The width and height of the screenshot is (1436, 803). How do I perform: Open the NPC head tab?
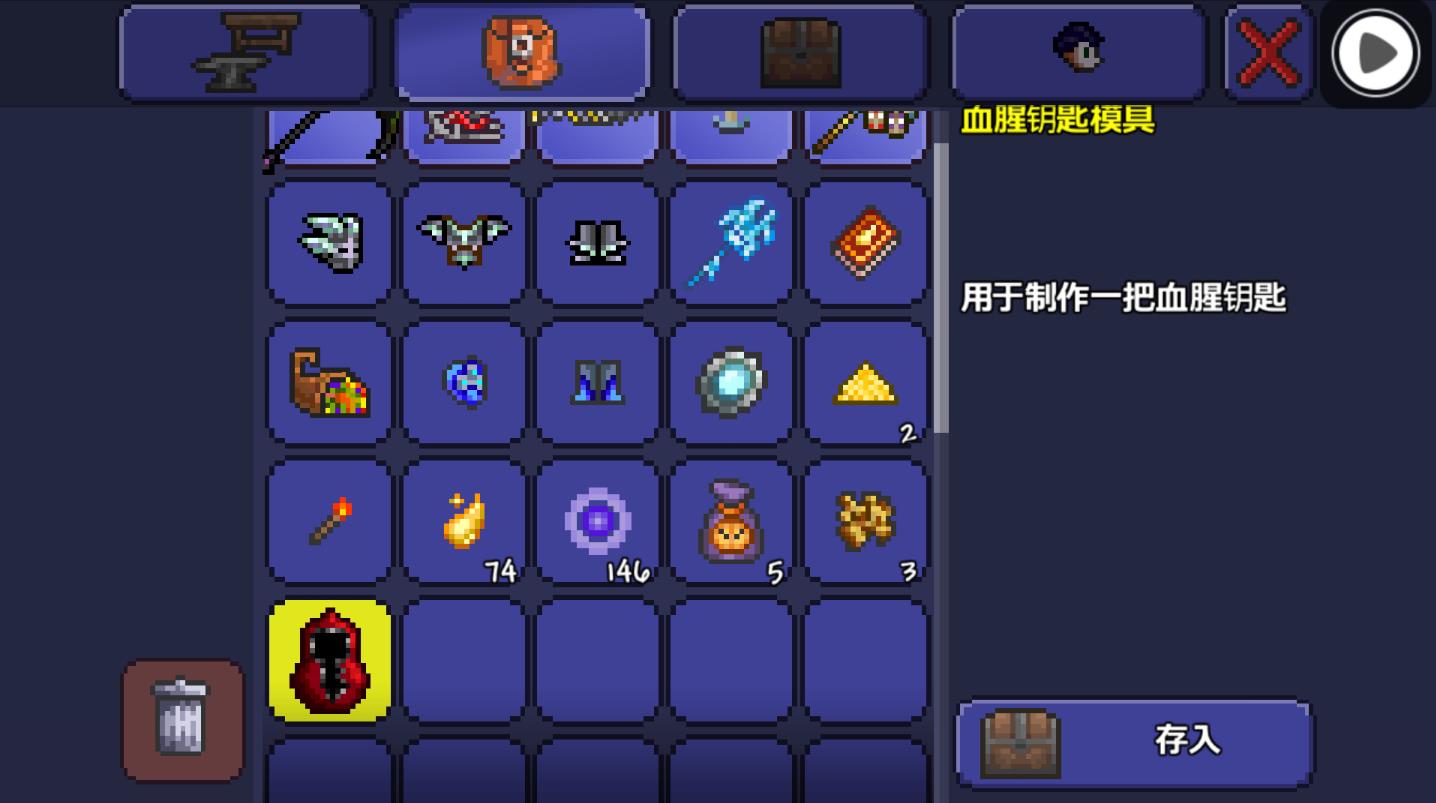tap(1078, 52)
